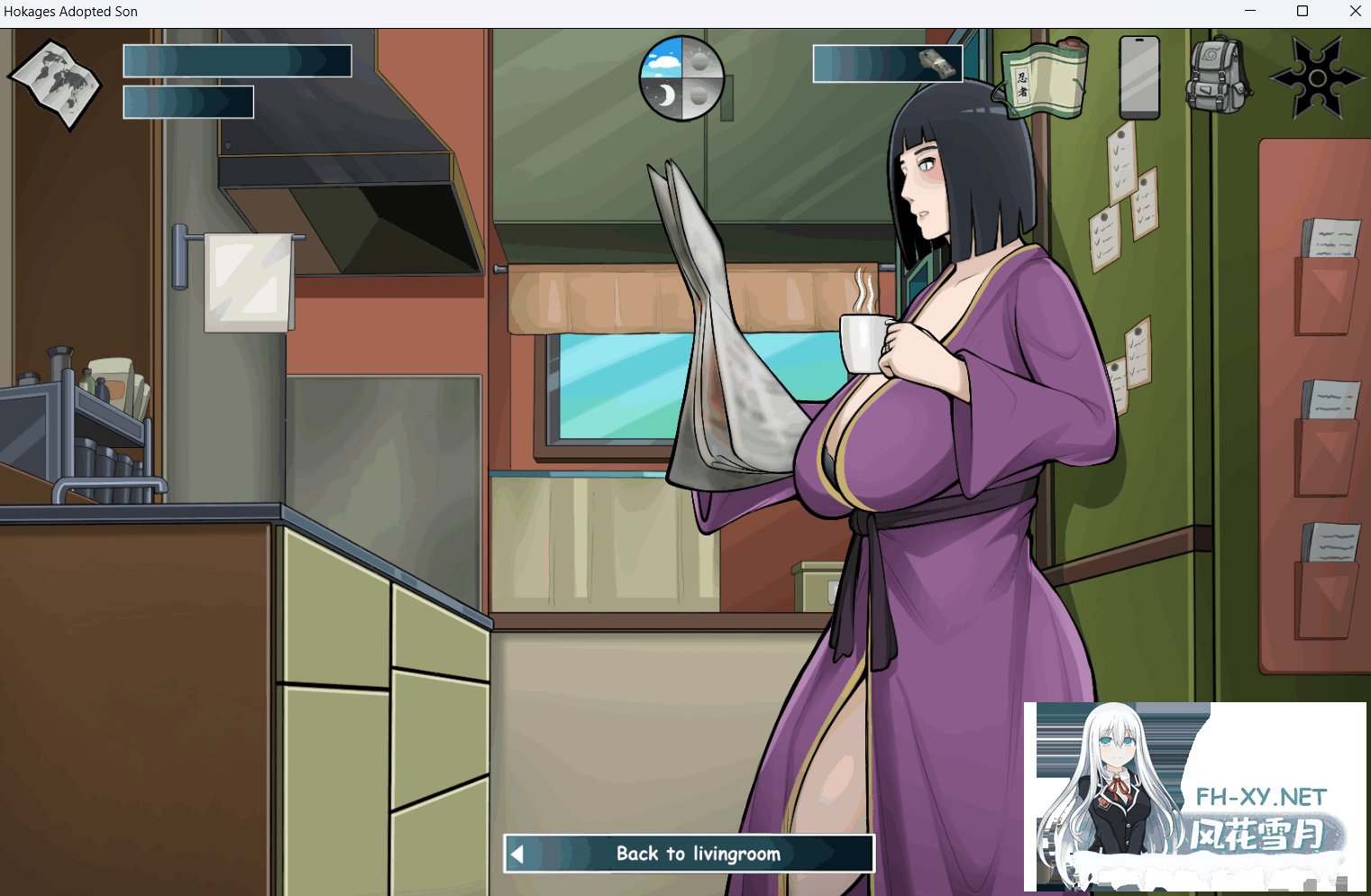The width and height of the screenshot is (1371, 896).
Task: Click the time-of-day wheel
Action: click(x=682, y=78)
